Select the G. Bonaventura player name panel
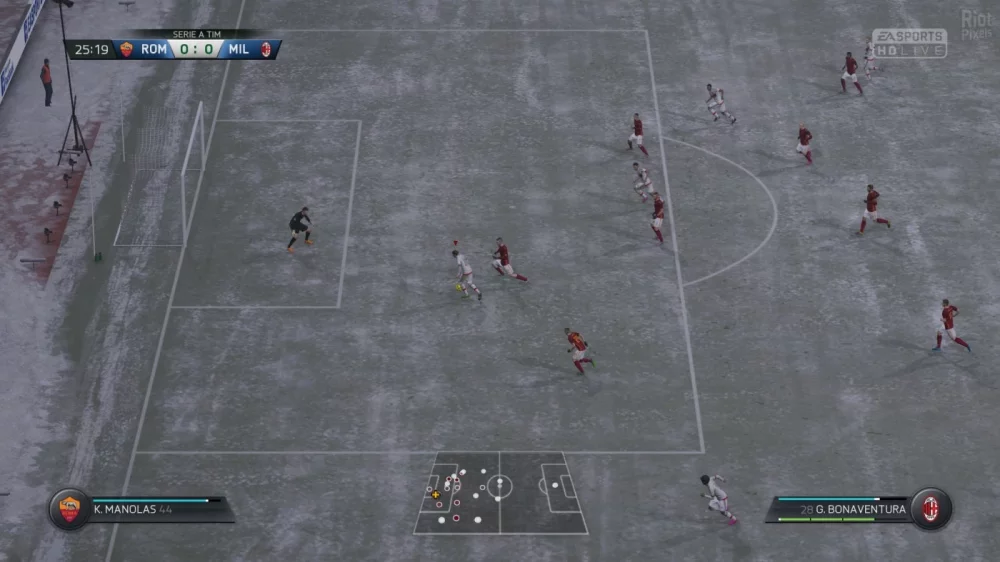 pos(840,509)
